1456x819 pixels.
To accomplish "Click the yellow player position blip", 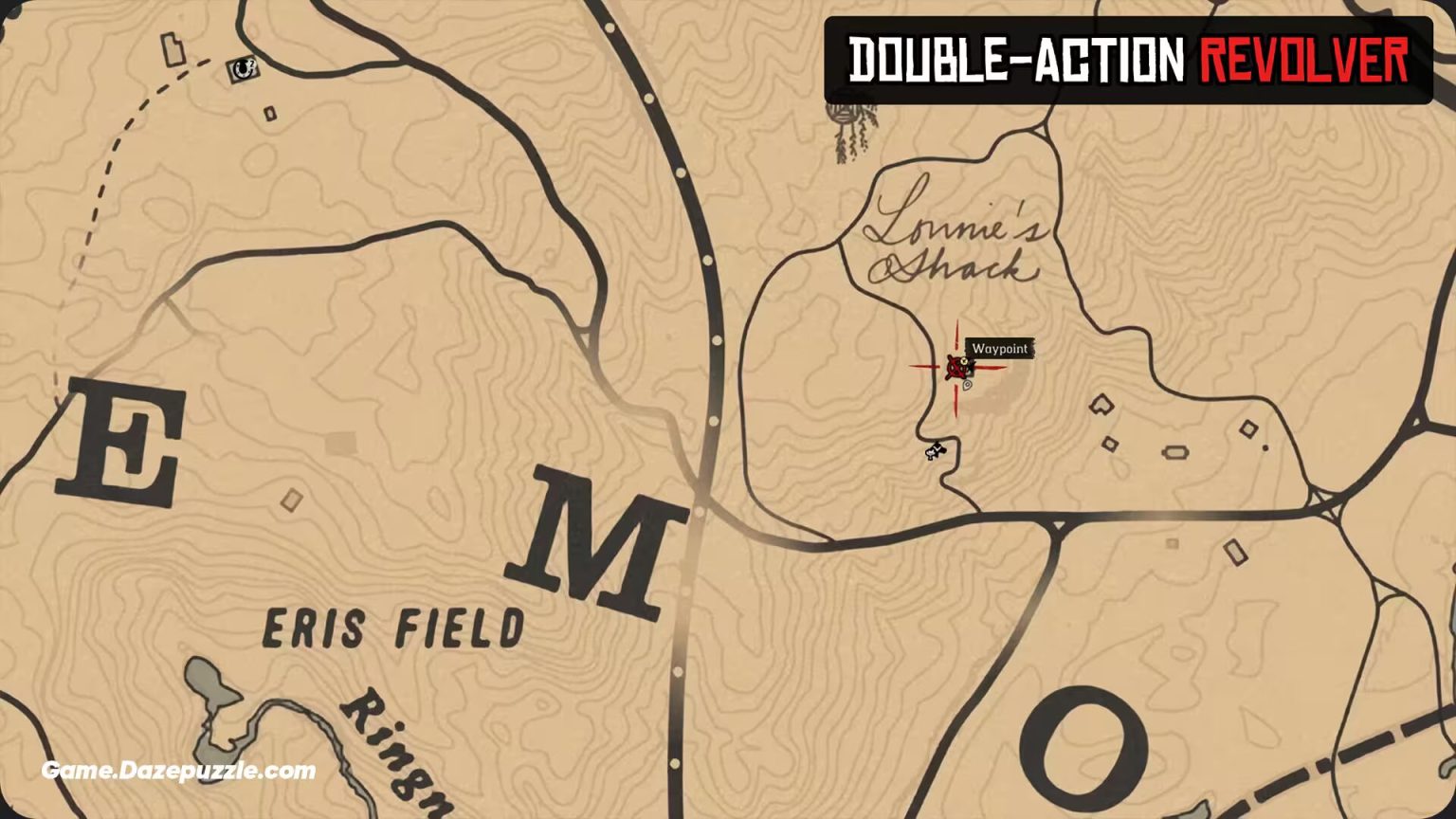I will point(964,361).
